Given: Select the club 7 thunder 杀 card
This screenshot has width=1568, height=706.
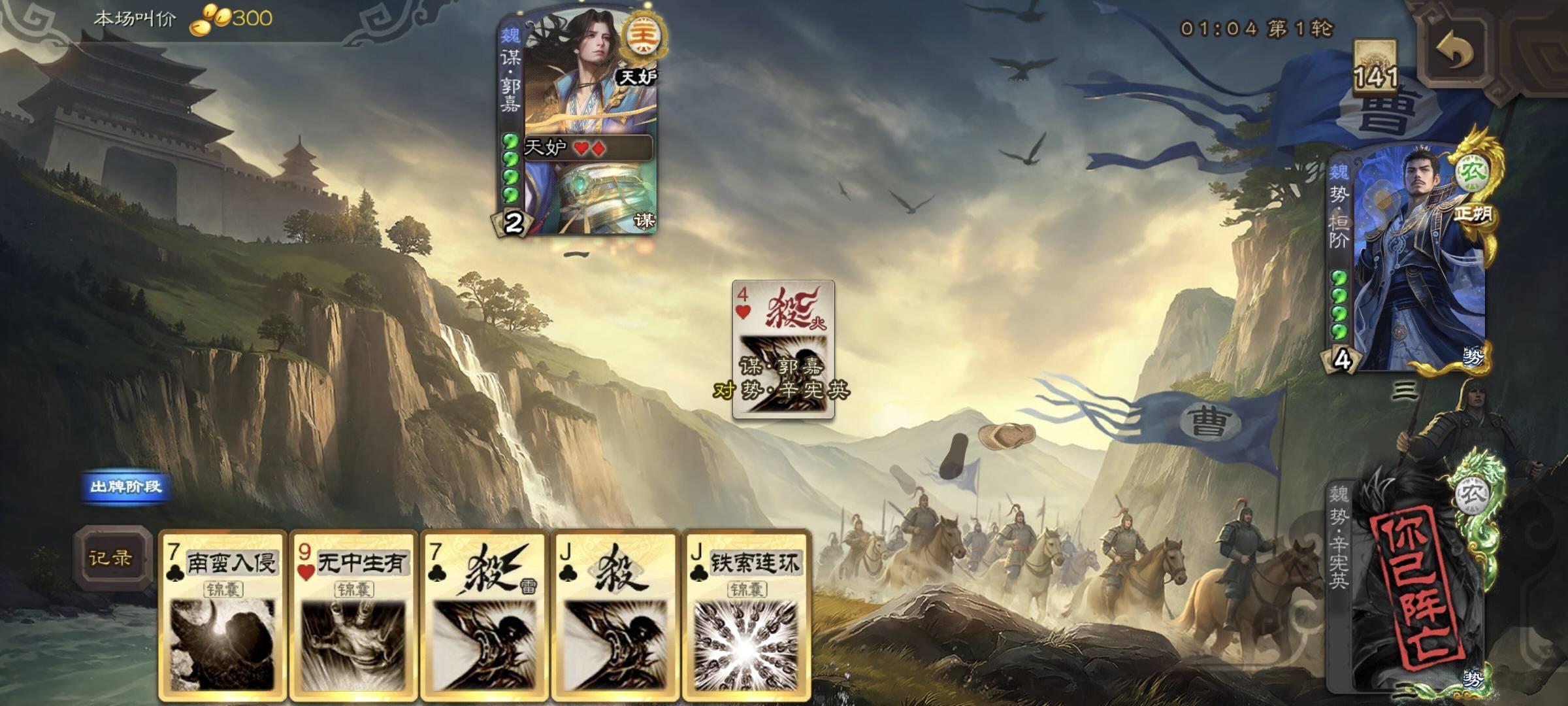Looking at the screenshot, I should pyautogui.click(x=484, y=614).
